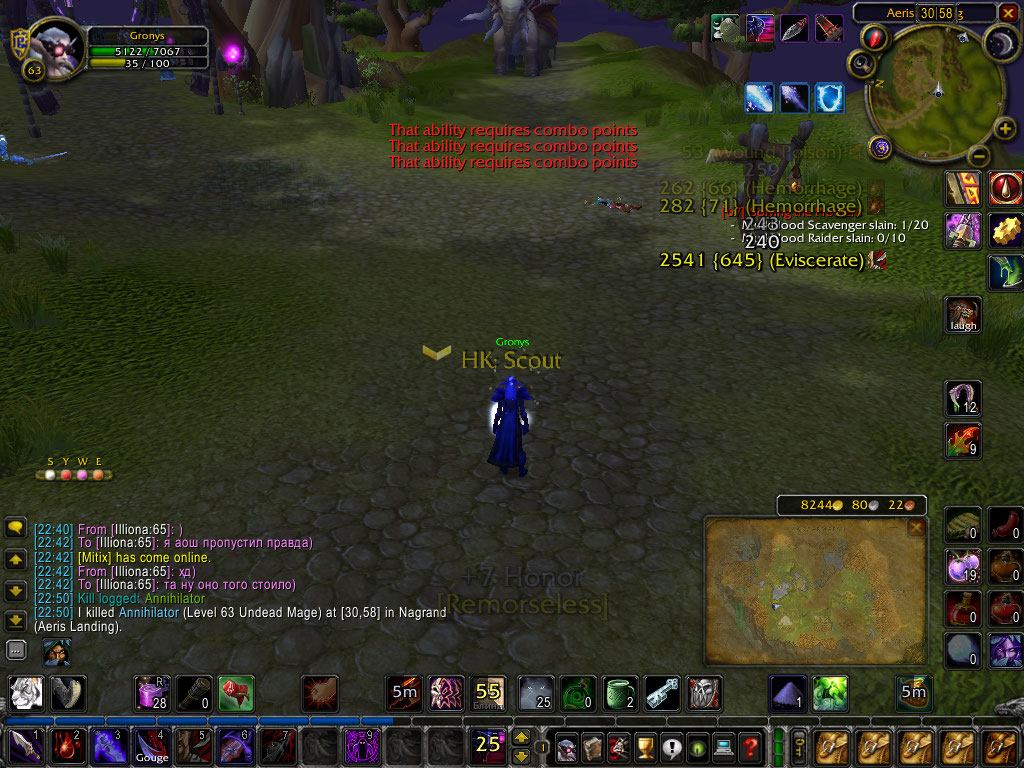
Task: Select the action slot numbered 1 with dagger
Action: click(24, 745)
